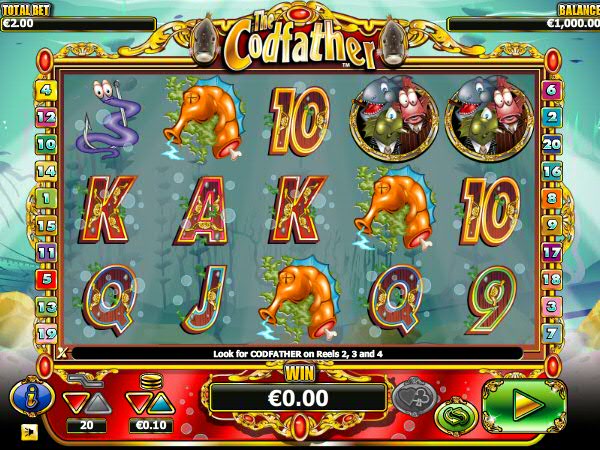
Task: Select payline marker number 4
Action: point(45,90)
